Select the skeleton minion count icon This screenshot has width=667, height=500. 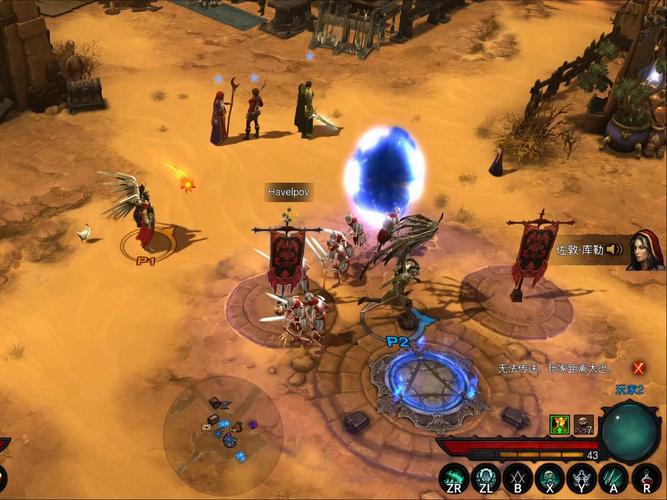click(x=582, y=425)
